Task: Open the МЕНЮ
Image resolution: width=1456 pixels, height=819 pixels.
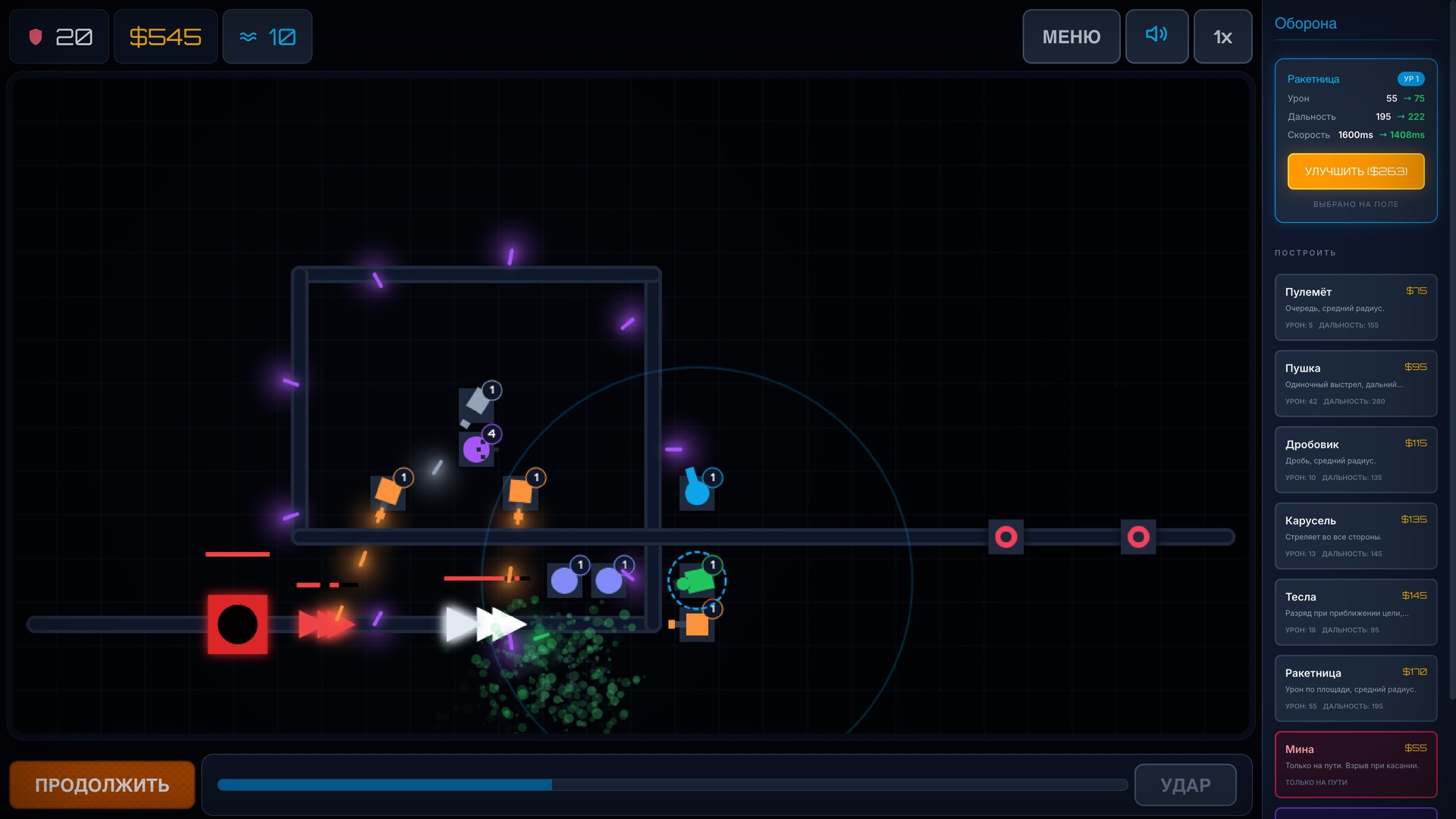Action: pos(1072,36)
